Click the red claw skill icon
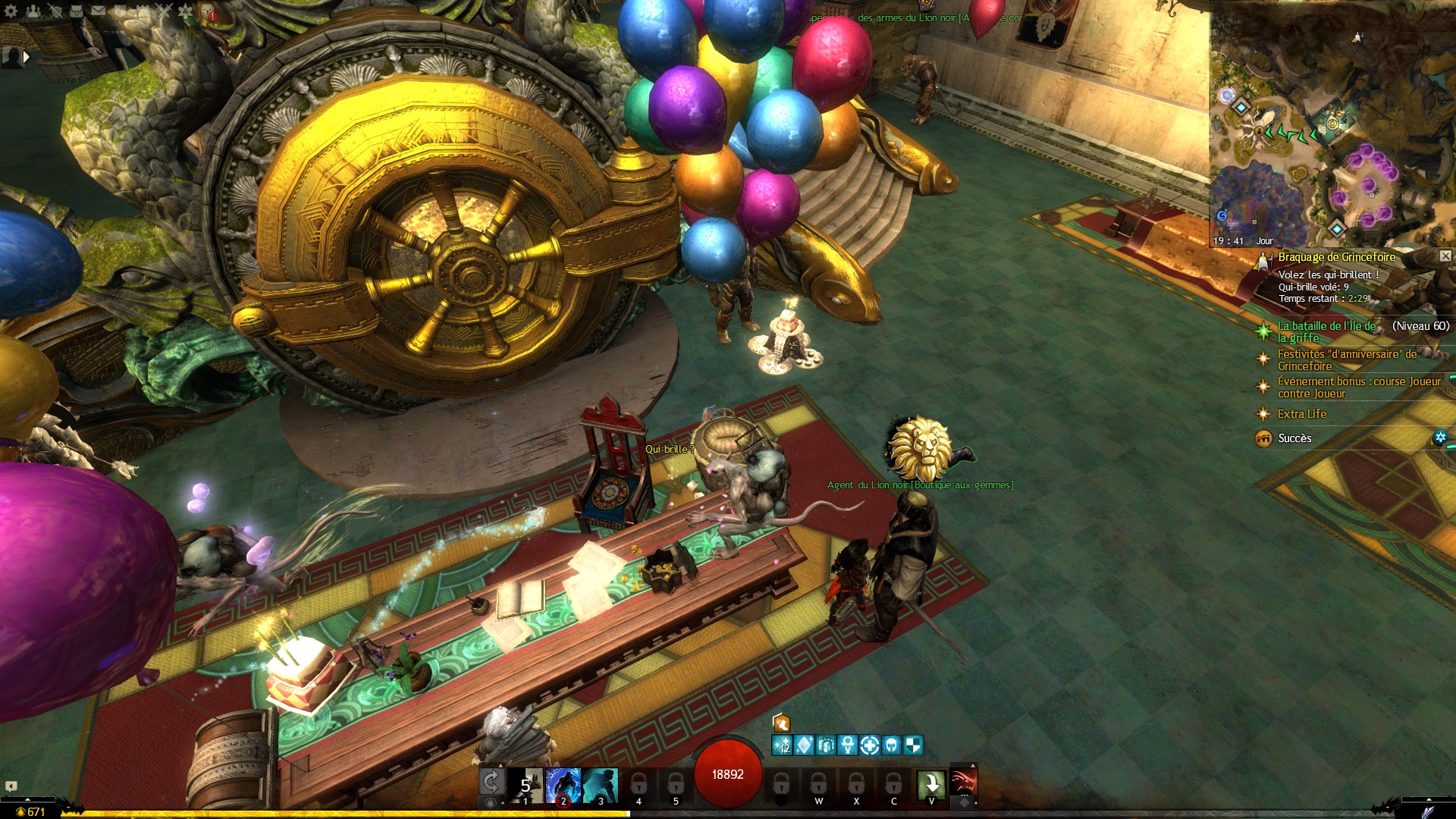Image resolution: width=1456 pixels, height=819 pixels. [x=964, y=780]
